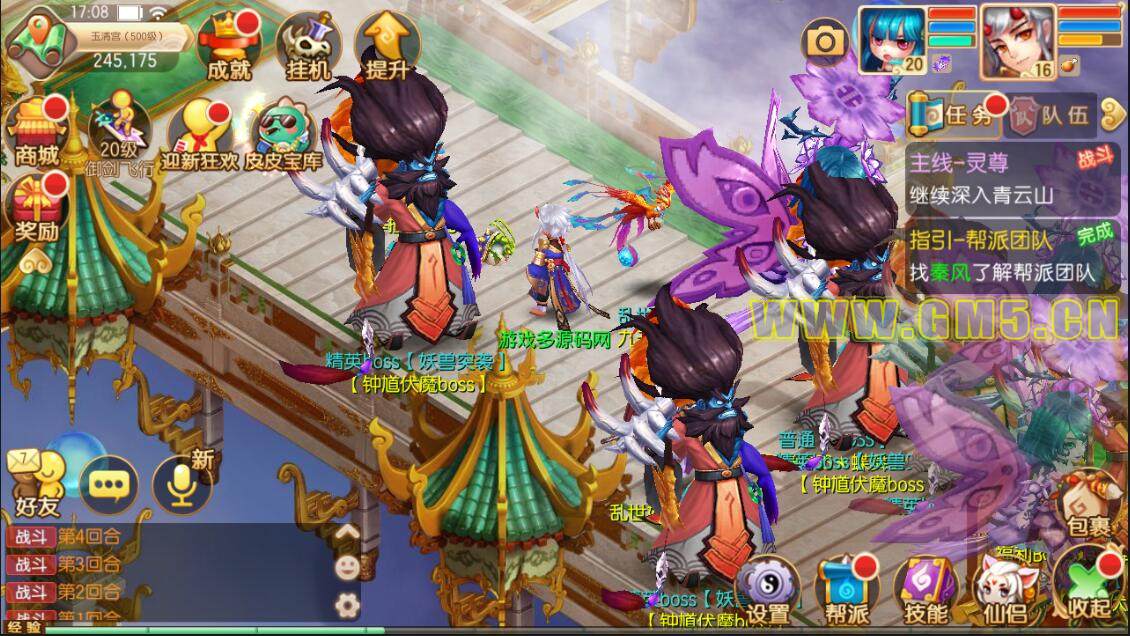Open the 皮皮宝库 treasure icon
The image size is (1130, 636).
click(288, 135)
